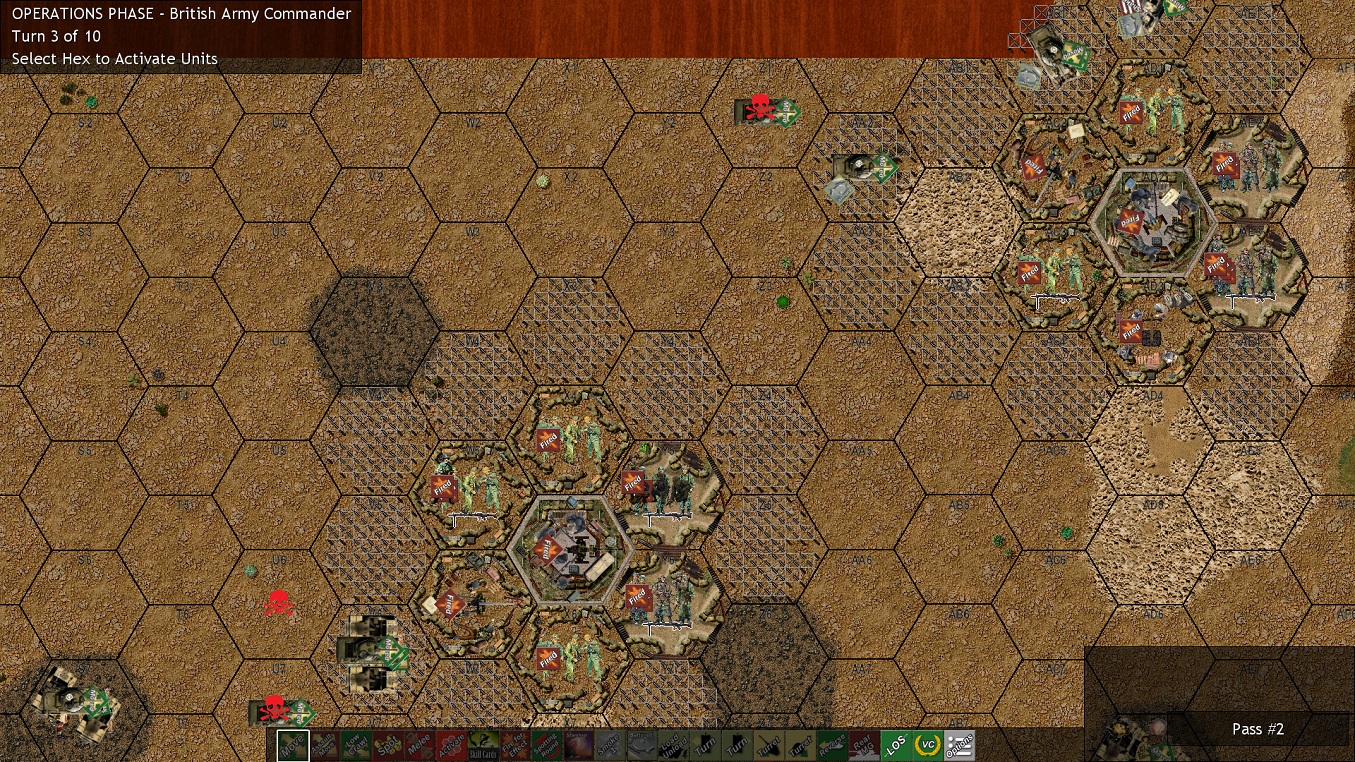The width and height of the screenshot is (1355, 762).
Task: Rotate unit left with Turn icon
Action: 705,745
